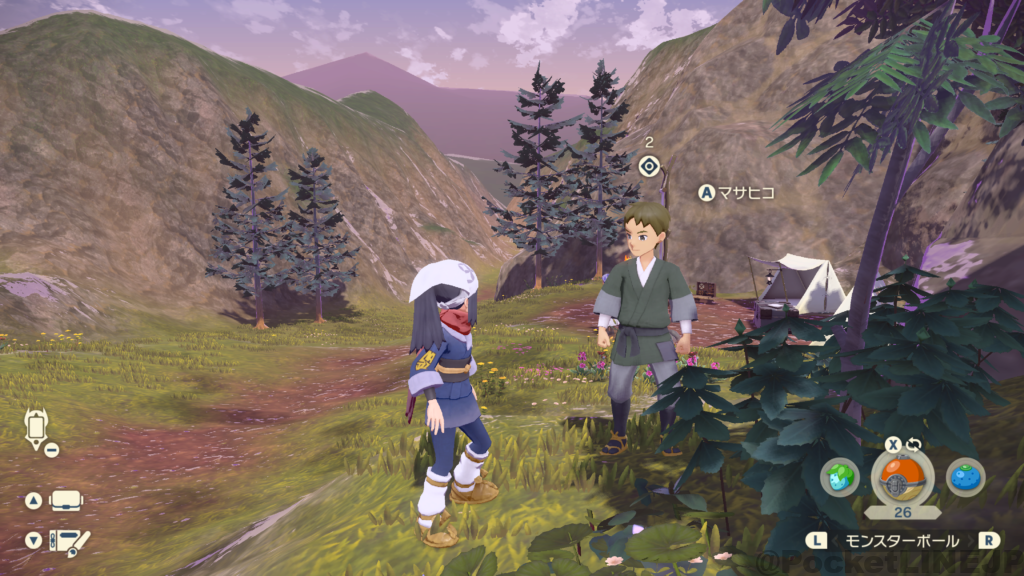
Task: Choose the green-leafed berry item slot
Action: [840, 477]
